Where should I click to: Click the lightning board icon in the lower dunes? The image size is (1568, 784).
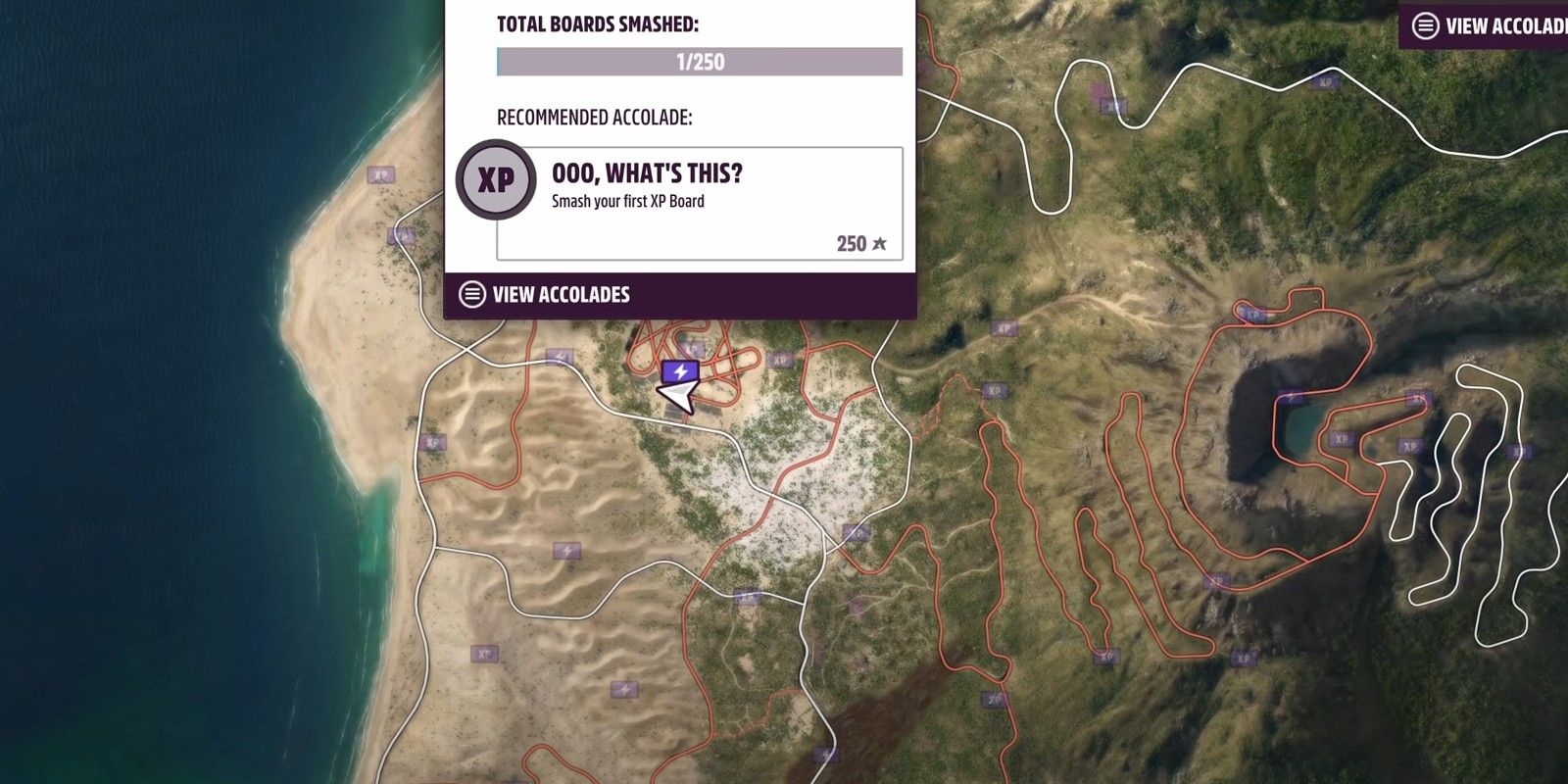[626, 689]
